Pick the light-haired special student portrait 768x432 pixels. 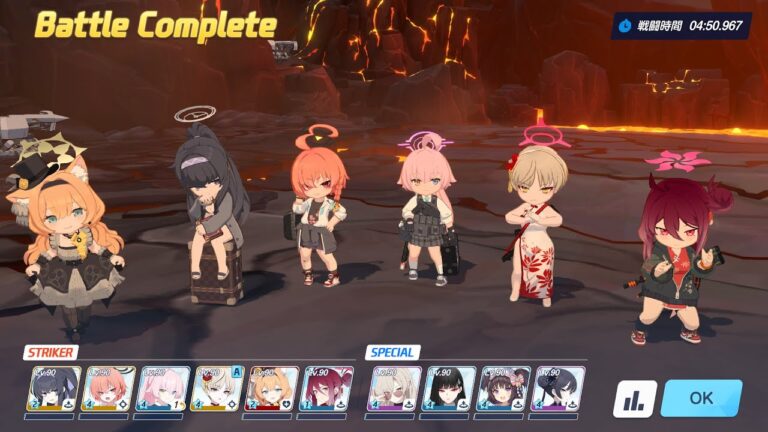point(393,389)
